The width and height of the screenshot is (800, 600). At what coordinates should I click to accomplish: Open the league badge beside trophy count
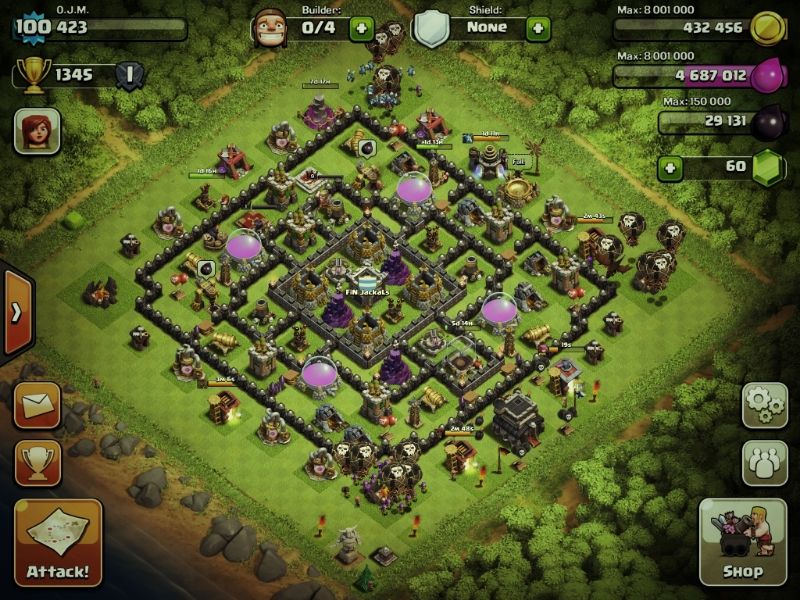click(129, 74)
